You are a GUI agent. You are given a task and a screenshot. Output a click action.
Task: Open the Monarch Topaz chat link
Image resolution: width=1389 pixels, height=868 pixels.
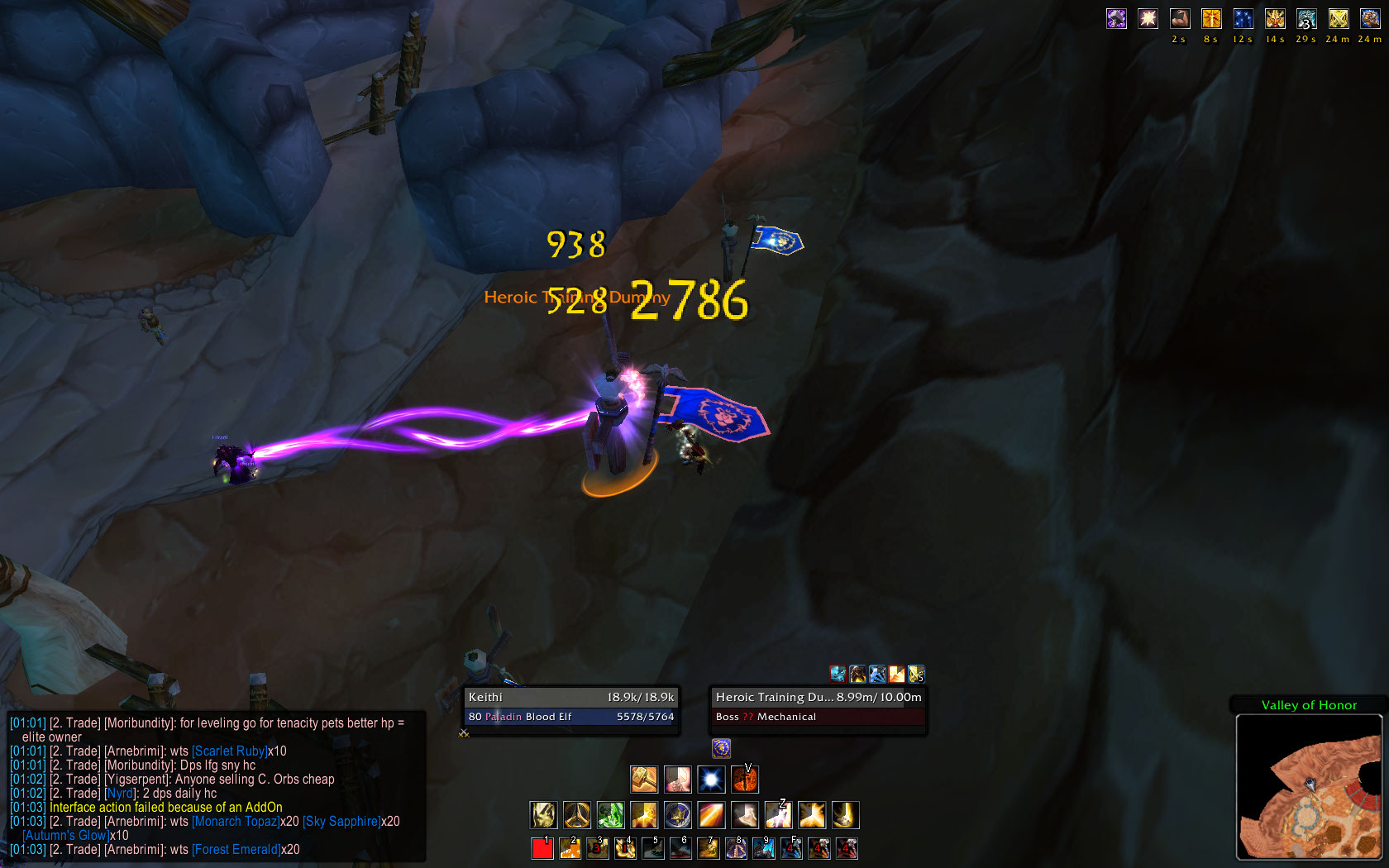(x=236, y=822)
